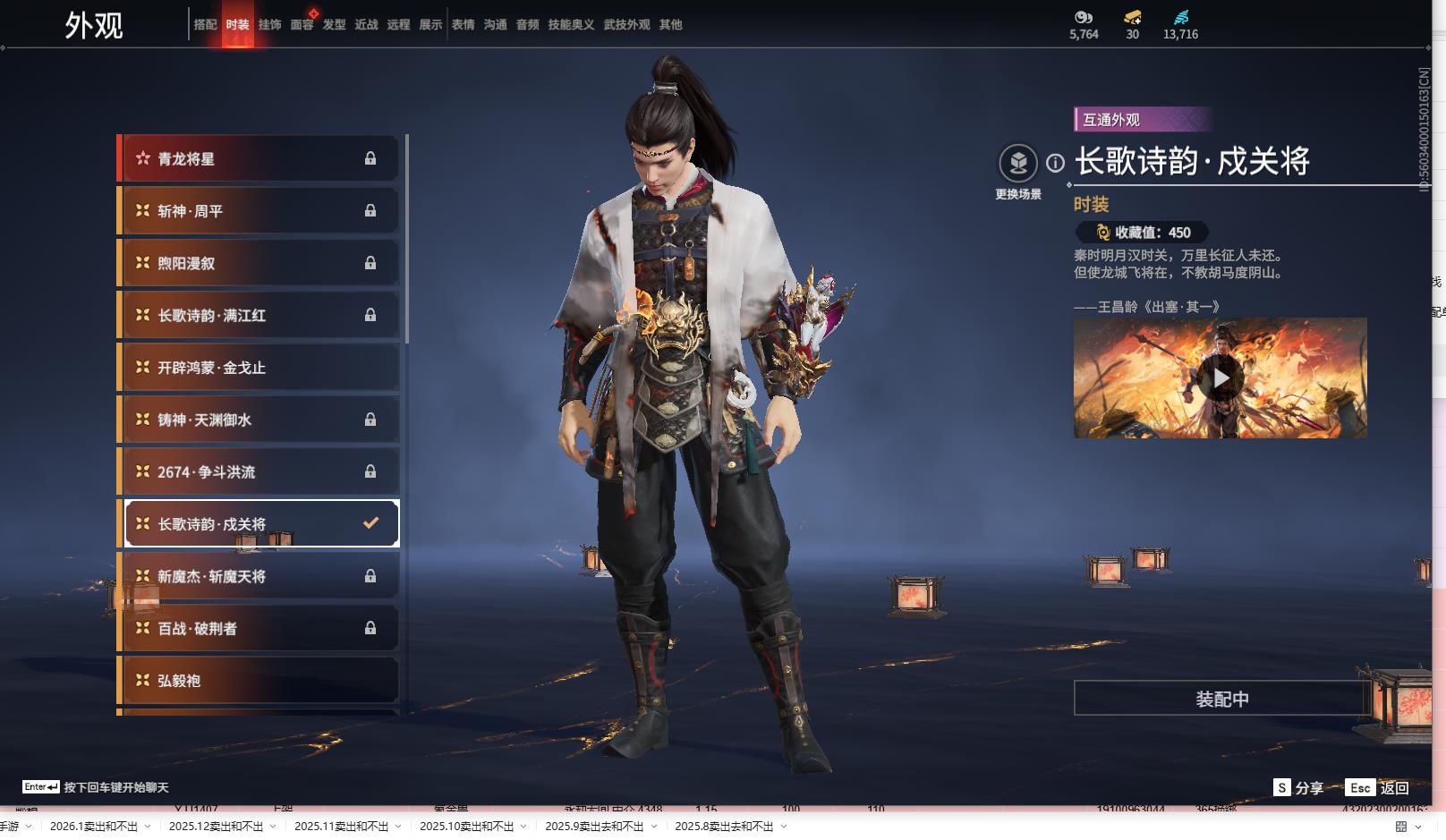Pick the 开辟鸿蒙·金戈止 outfit
The height and width of the screenshot is (840, 1446).
point(259,368)
